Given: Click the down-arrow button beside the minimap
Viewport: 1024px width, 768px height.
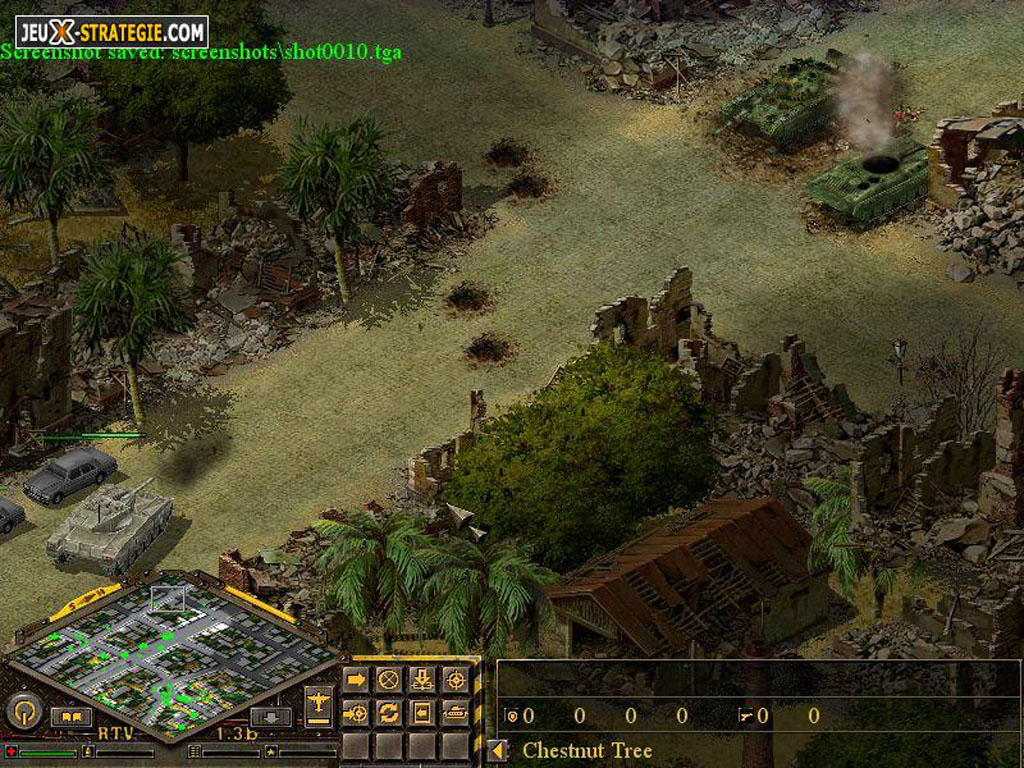Looking at the screenshot, I should tap(270, 717).
